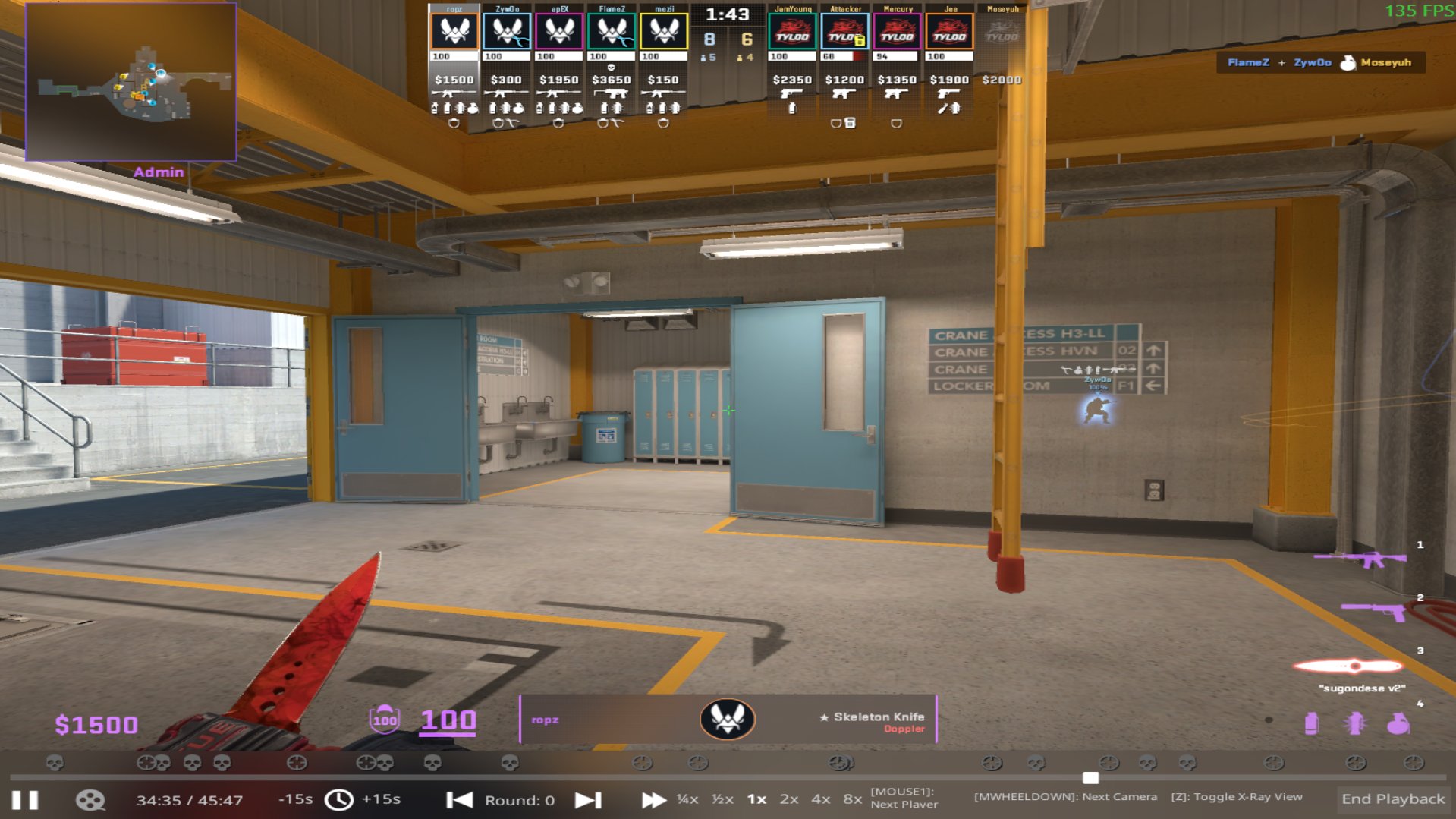Jump to the next round

pyautogui.click(x=588, y=800)
